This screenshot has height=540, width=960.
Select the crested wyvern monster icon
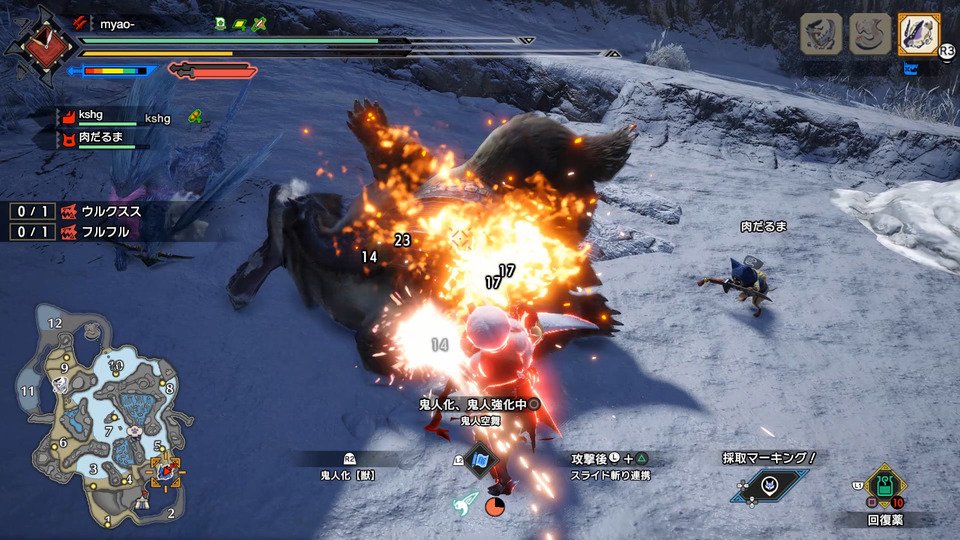821,34
